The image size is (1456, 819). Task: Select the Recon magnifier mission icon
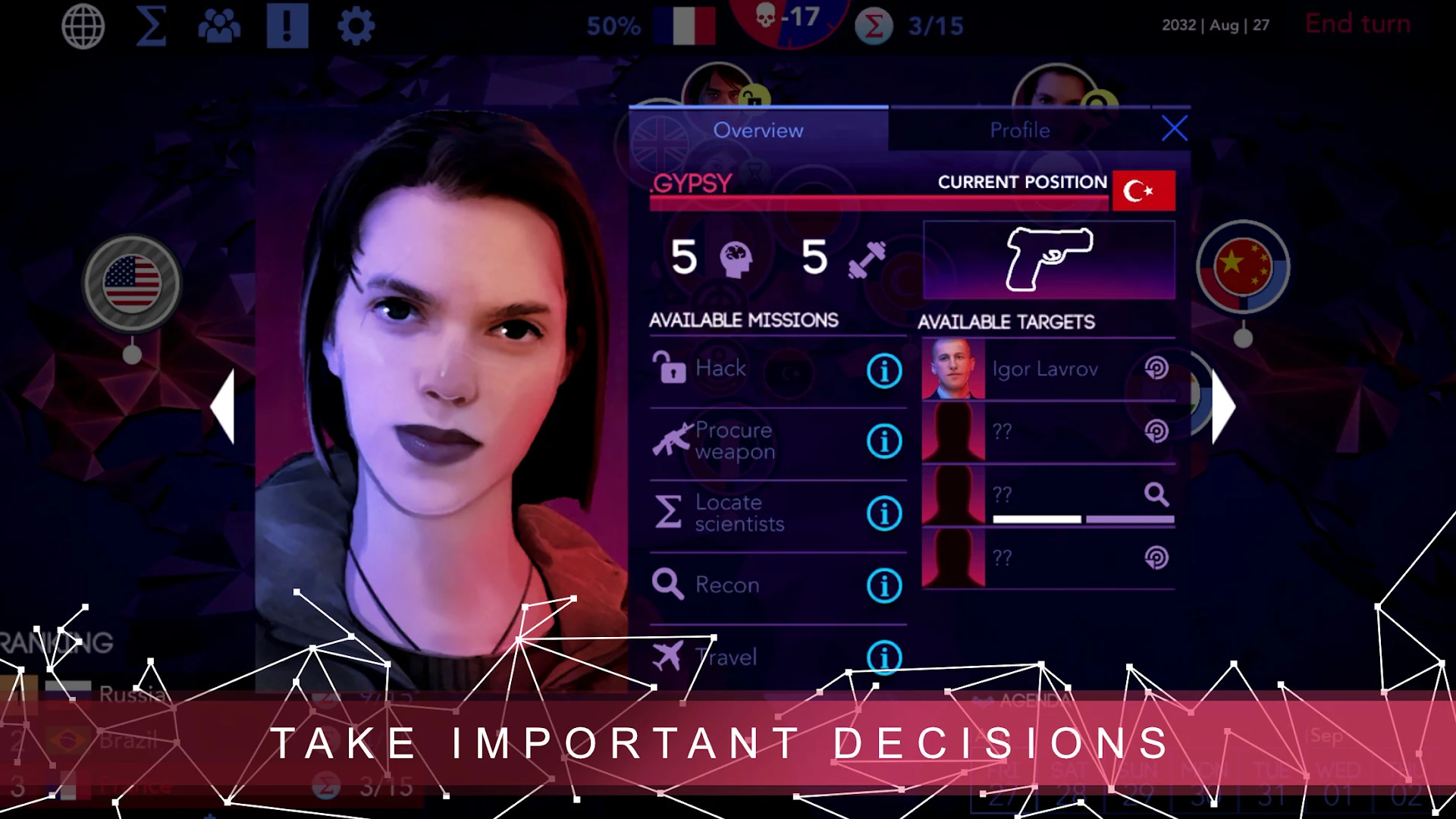click(668, 583)
